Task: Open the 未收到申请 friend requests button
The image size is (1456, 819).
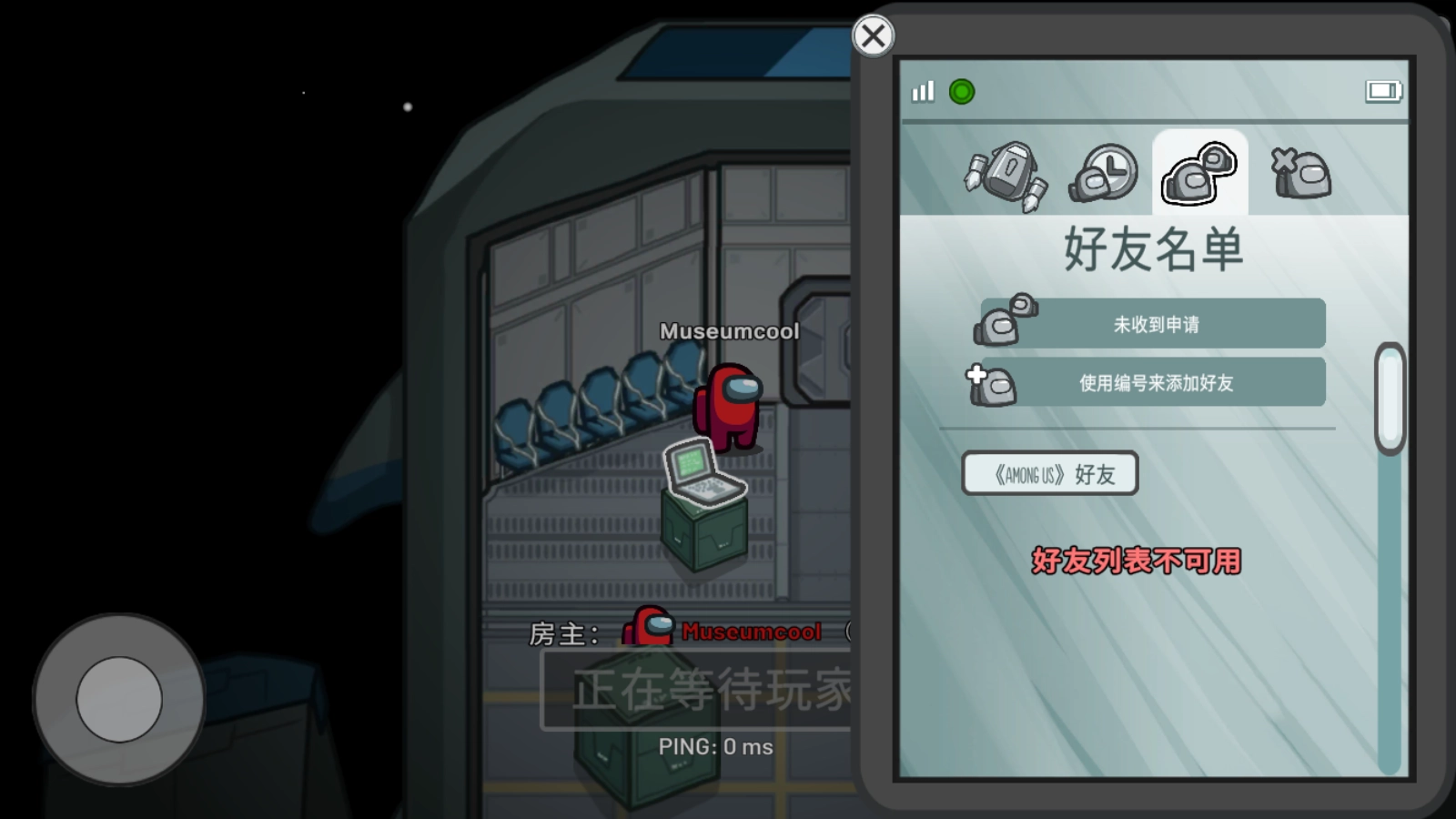Action: (1154, 324)
